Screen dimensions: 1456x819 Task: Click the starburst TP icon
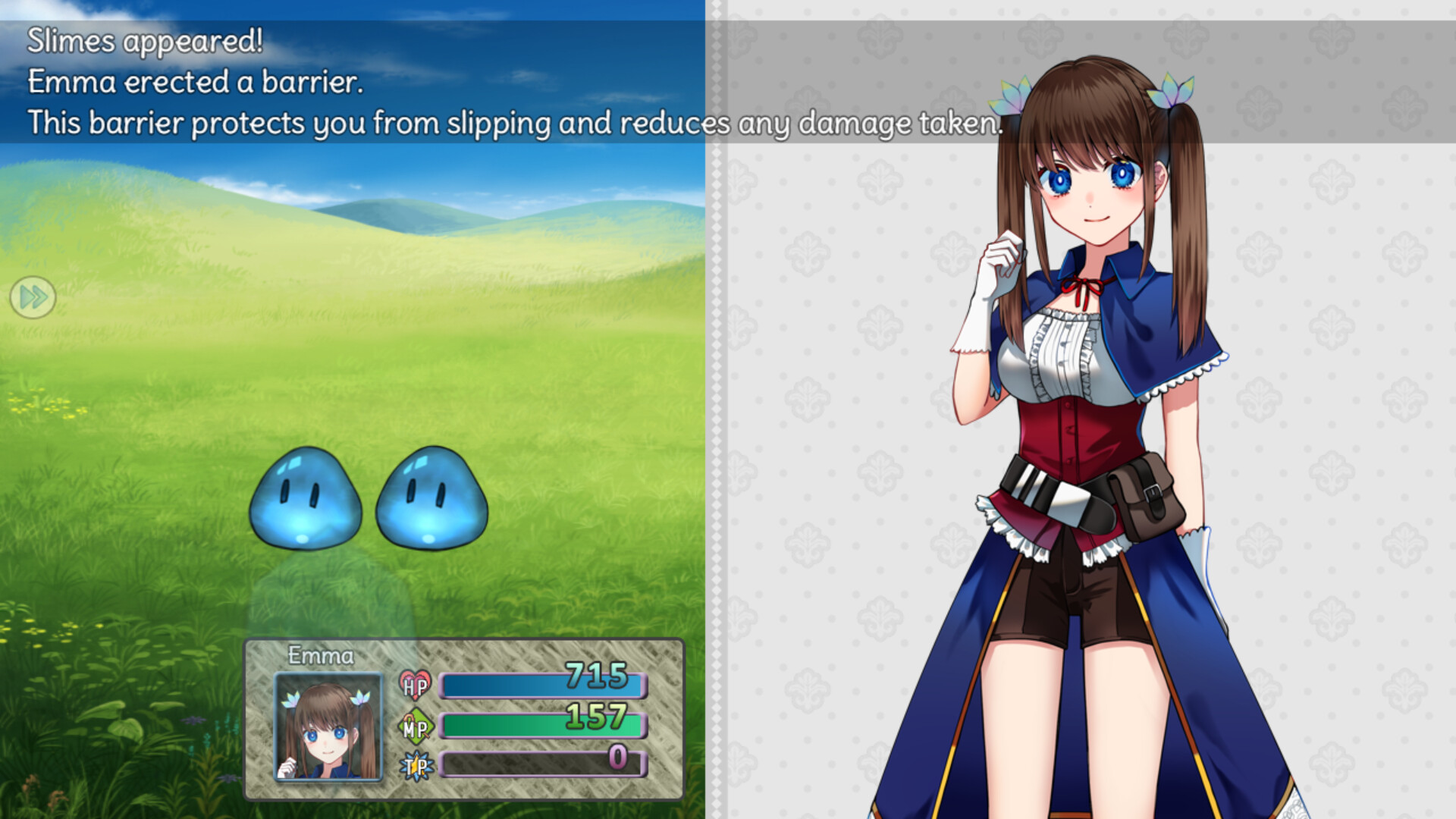(416, 766)
